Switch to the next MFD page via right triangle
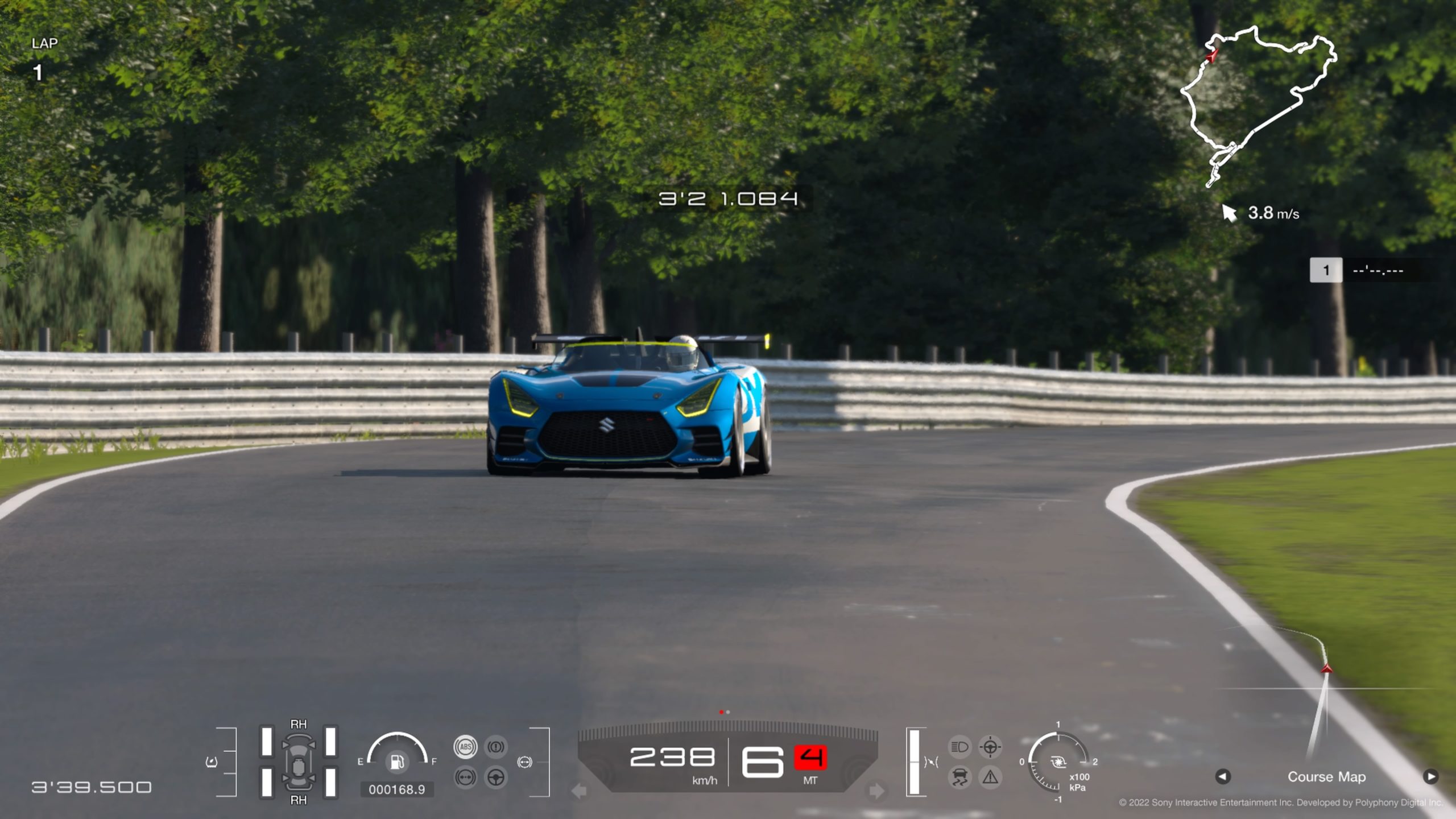Image resolution: width=1456 pixels, height=819 pixels. point(1430,776)
